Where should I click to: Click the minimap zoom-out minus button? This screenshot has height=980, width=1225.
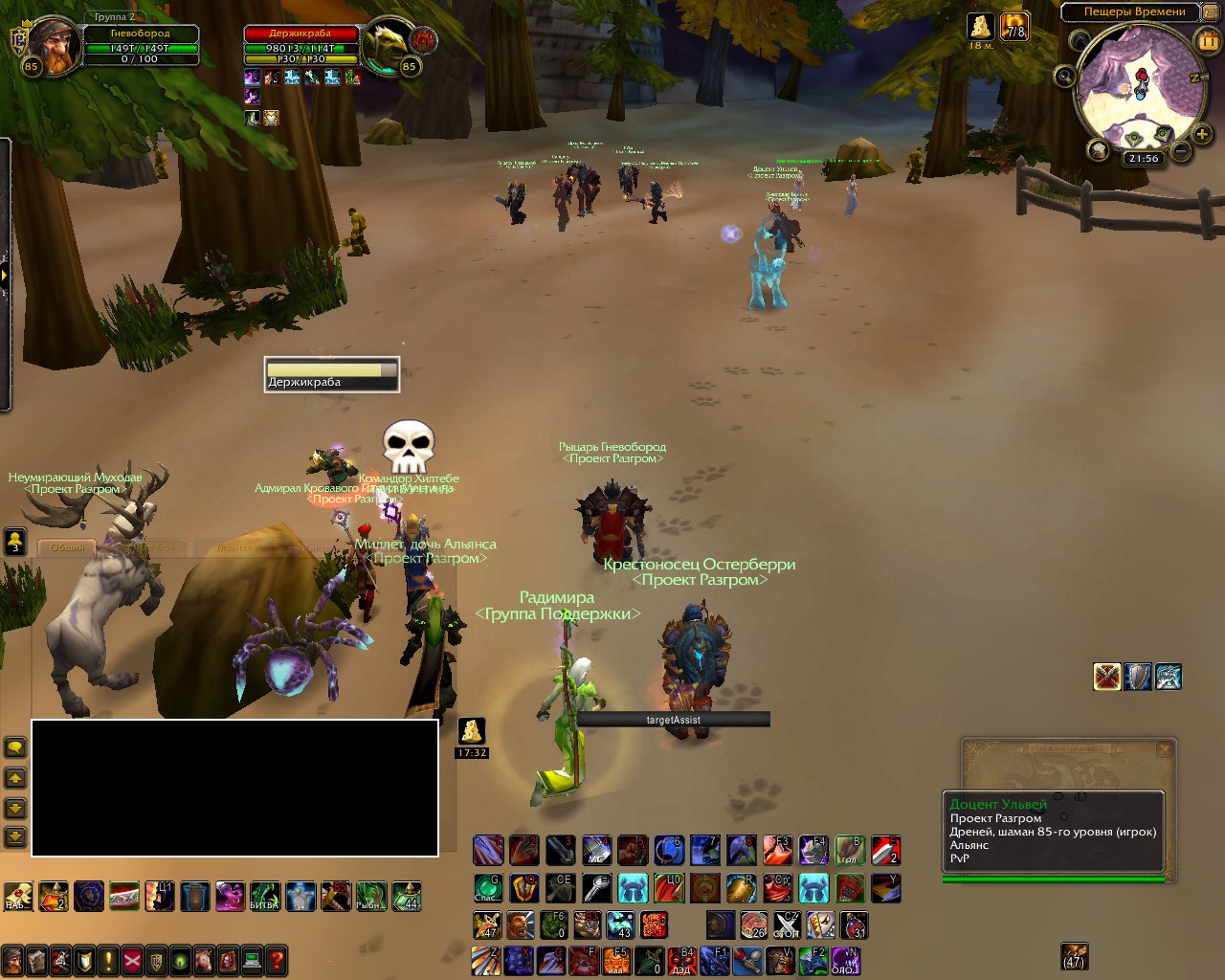point(1181,151)
